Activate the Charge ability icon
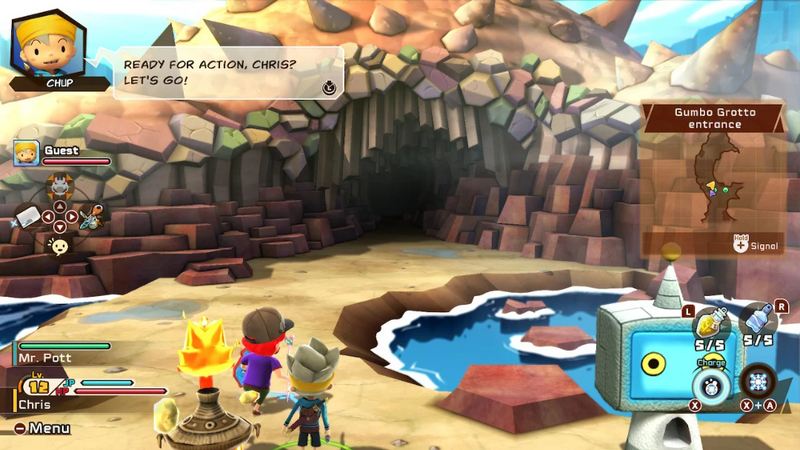This screenshot has width=800, height=450. (x=710, y=384)
